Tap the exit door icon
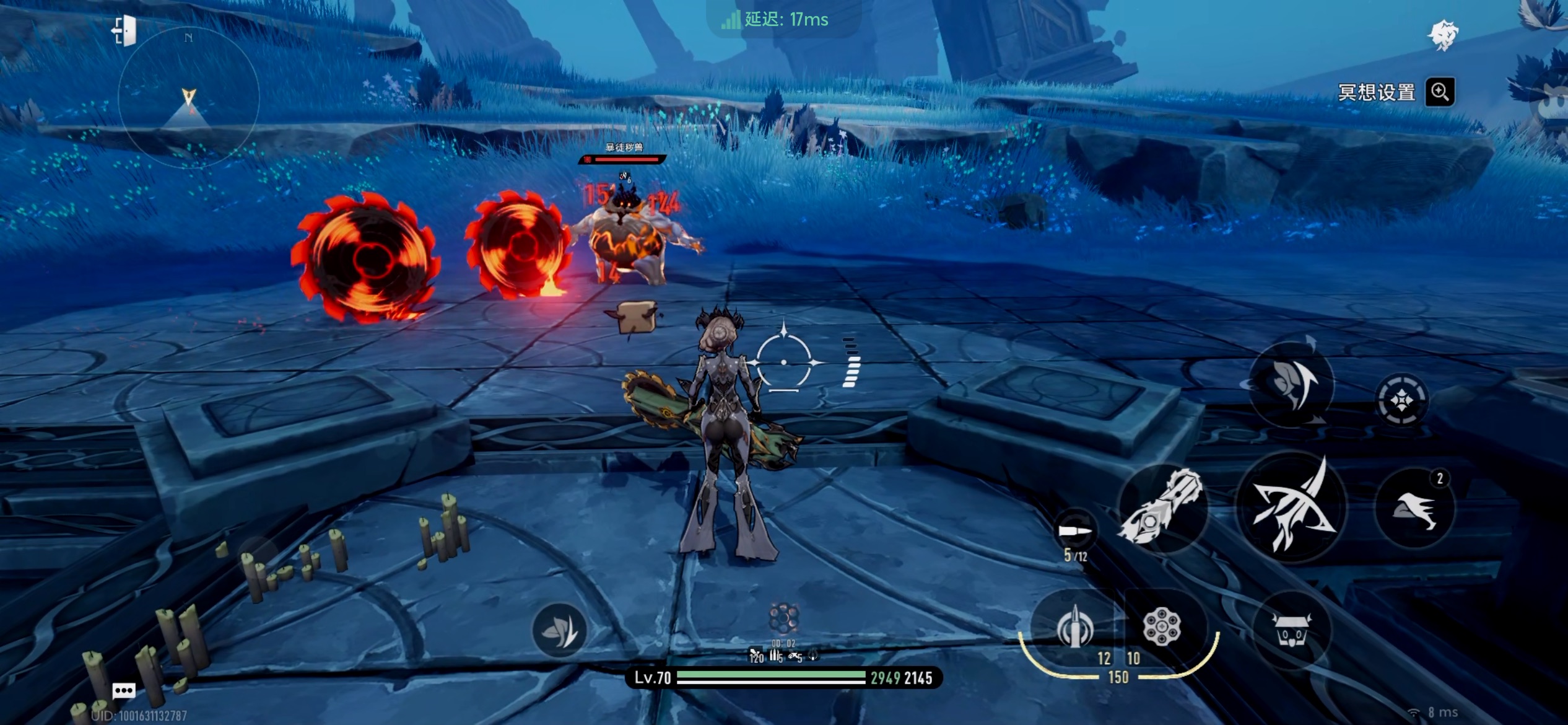This screenshot has width=1568, height=725. 124,31
